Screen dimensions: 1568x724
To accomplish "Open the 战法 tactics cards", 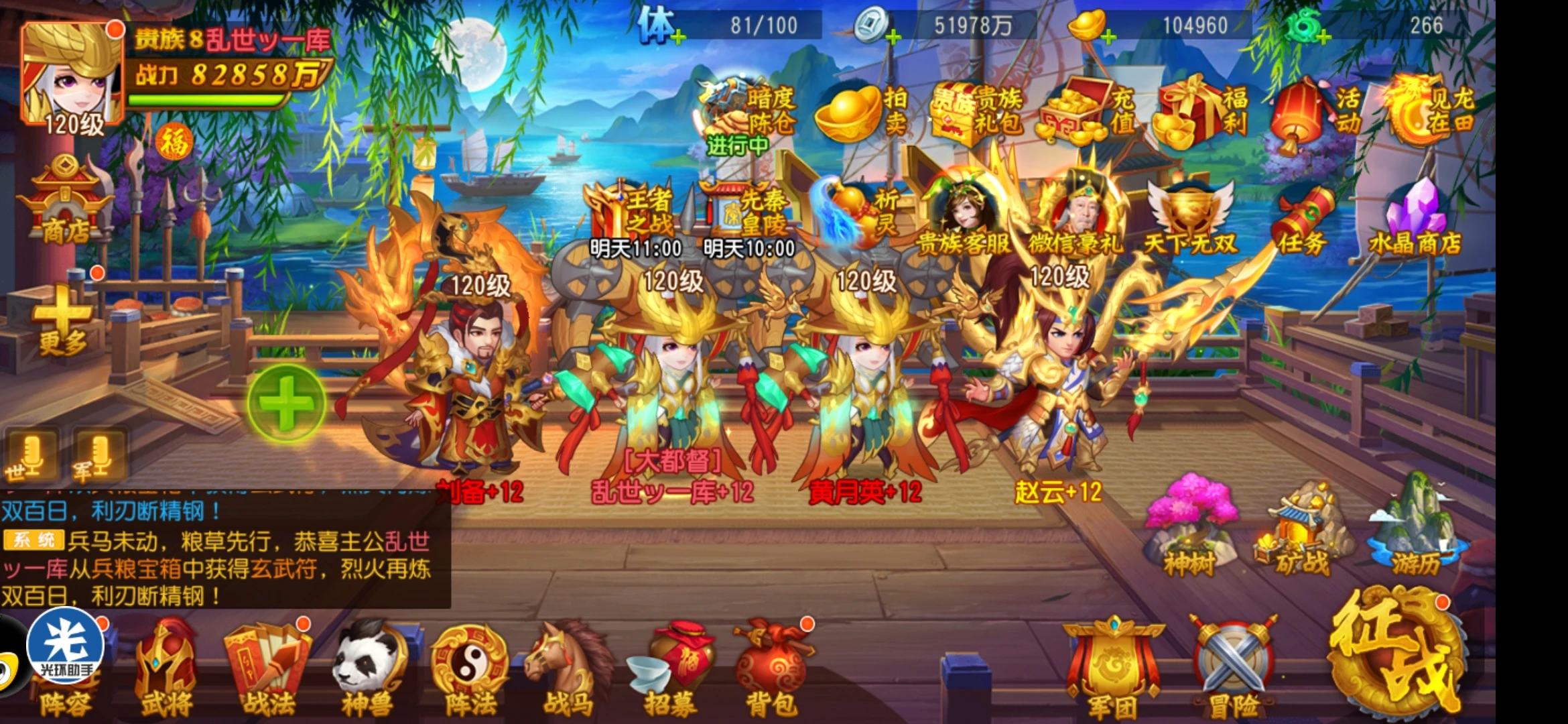I will click(x=268, y=670).
